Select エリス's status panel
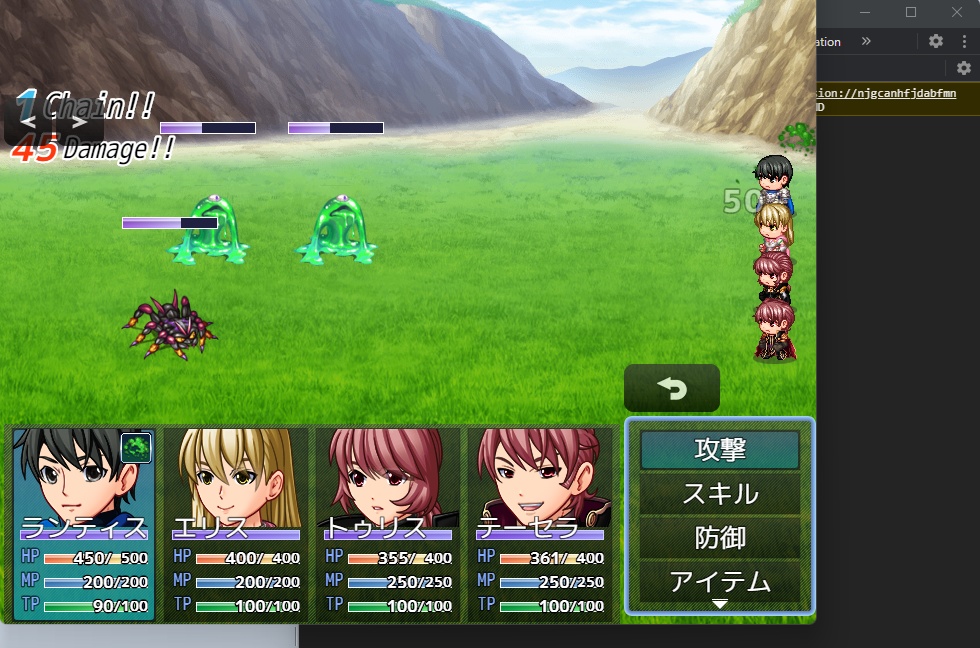 point(237,524)
